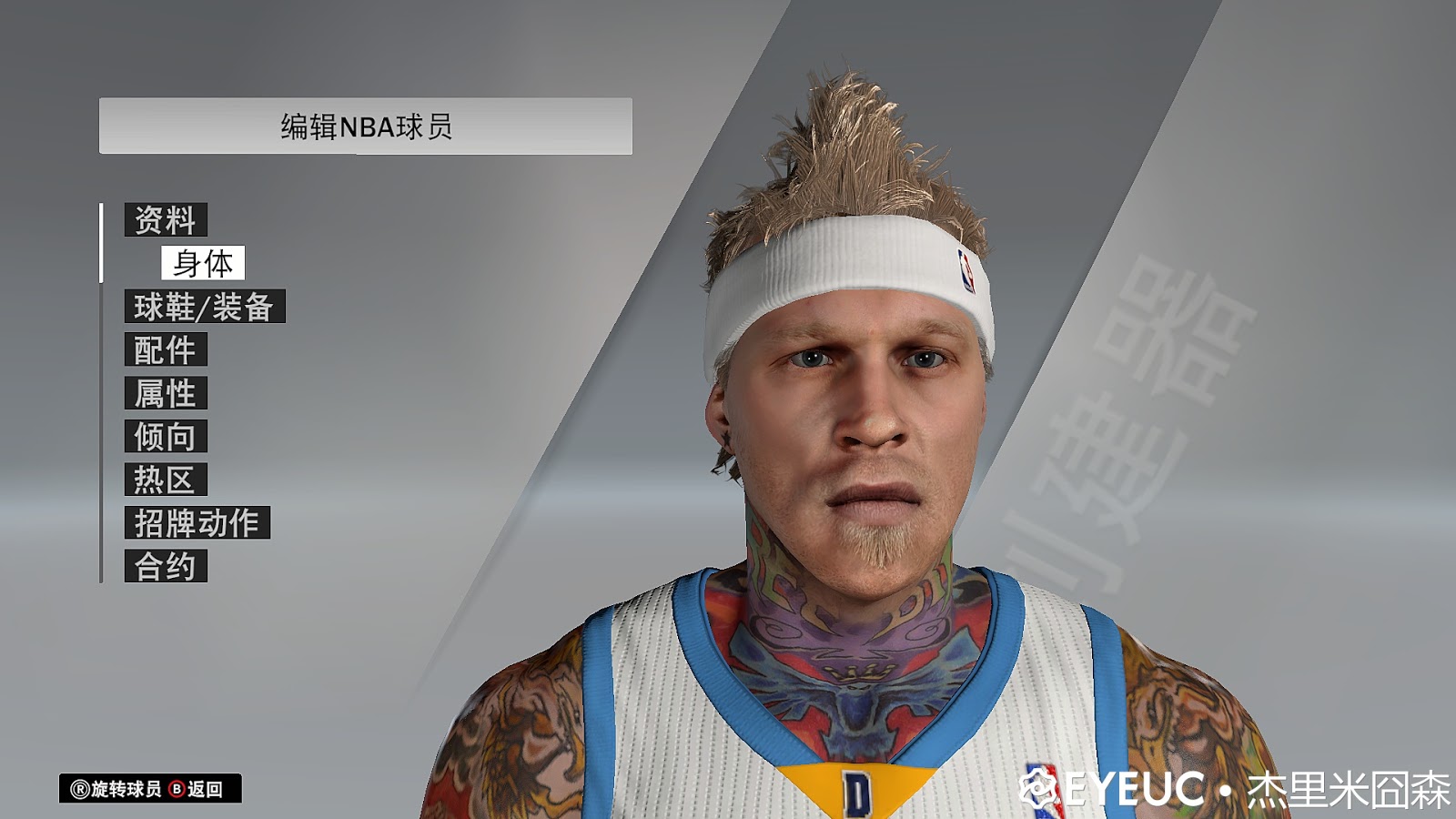The image size is (1456, 819).
Task: Select 属性 in the sidebar
Action: [x=167, y=393]
